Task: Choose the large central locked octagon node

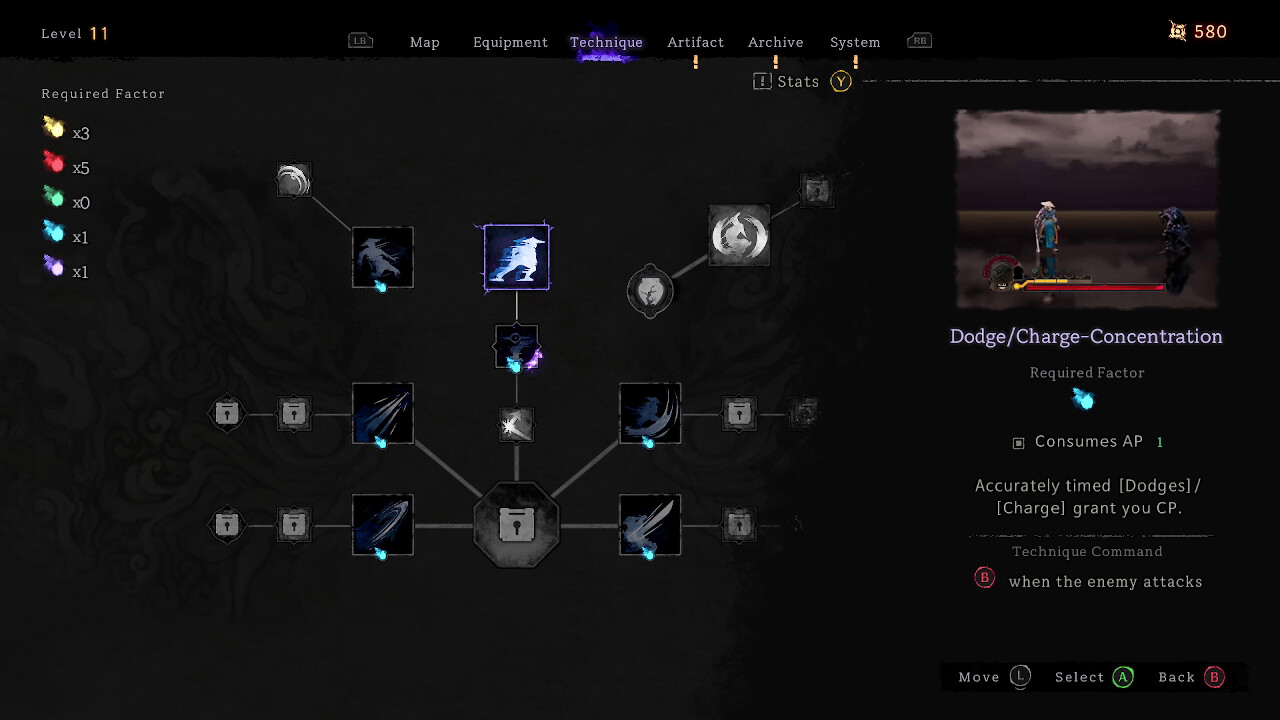Action: [516, 525]
